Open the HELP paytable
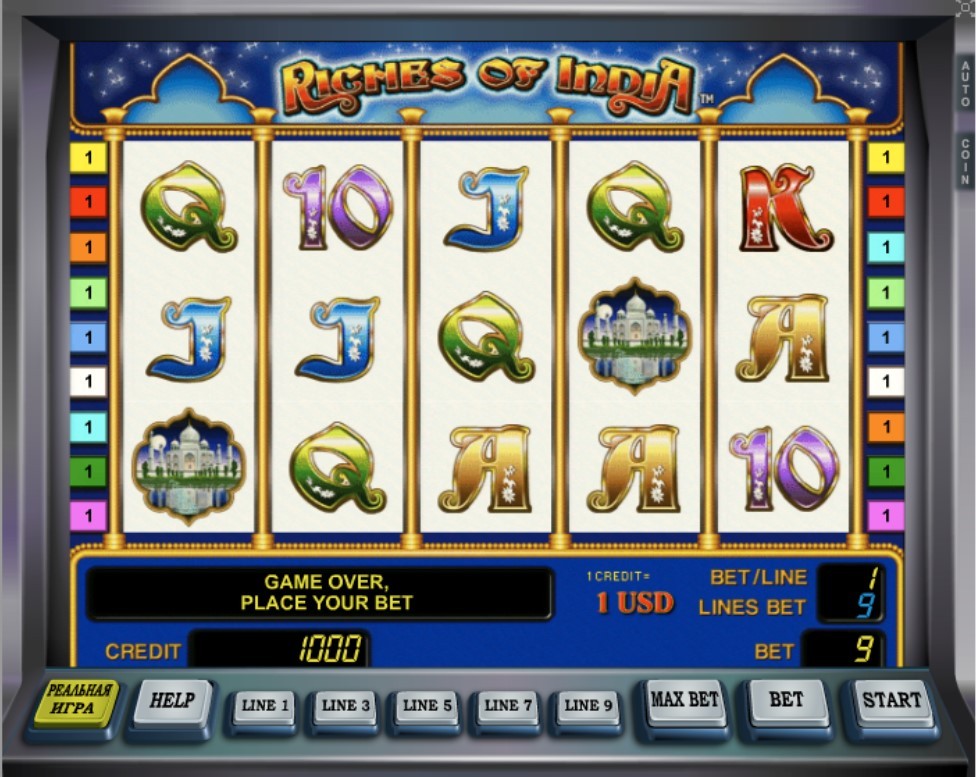 coord(171,702)
